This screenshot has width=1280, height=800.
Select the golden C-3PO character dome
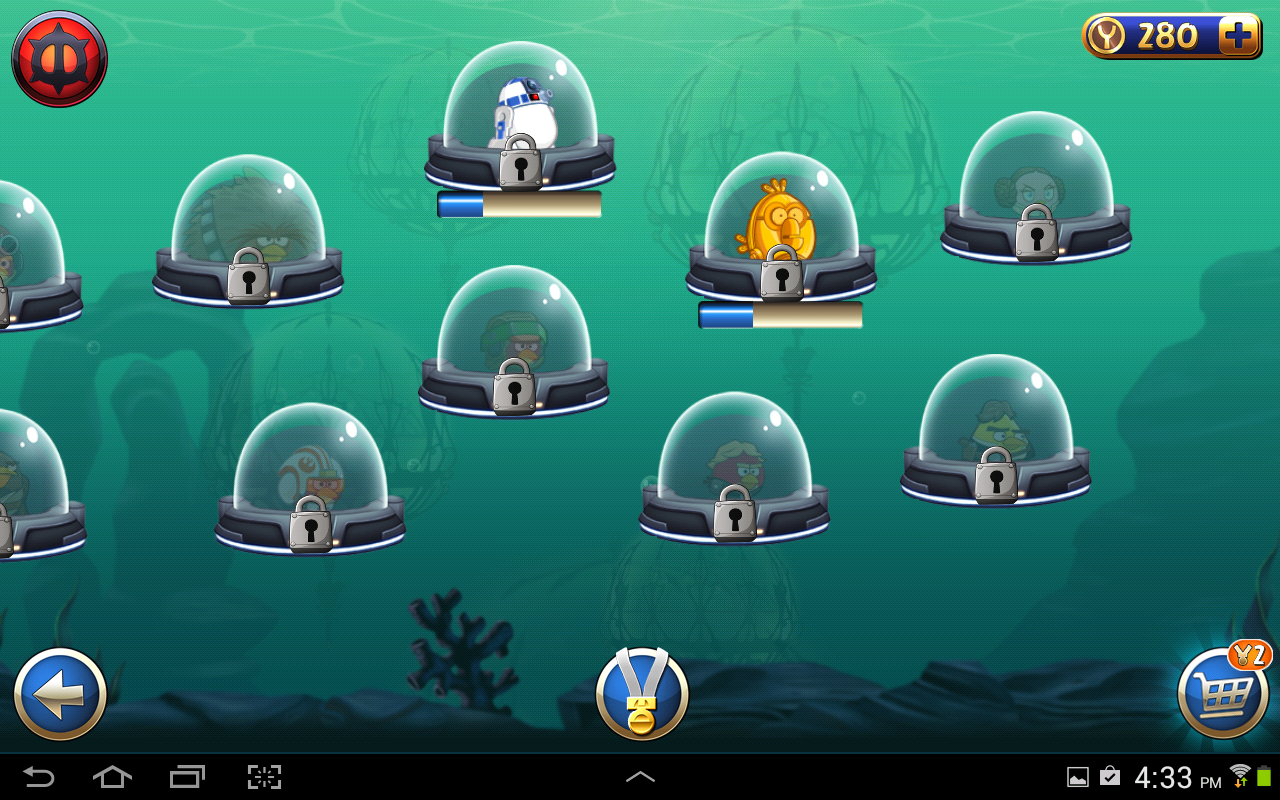(781, 230)
